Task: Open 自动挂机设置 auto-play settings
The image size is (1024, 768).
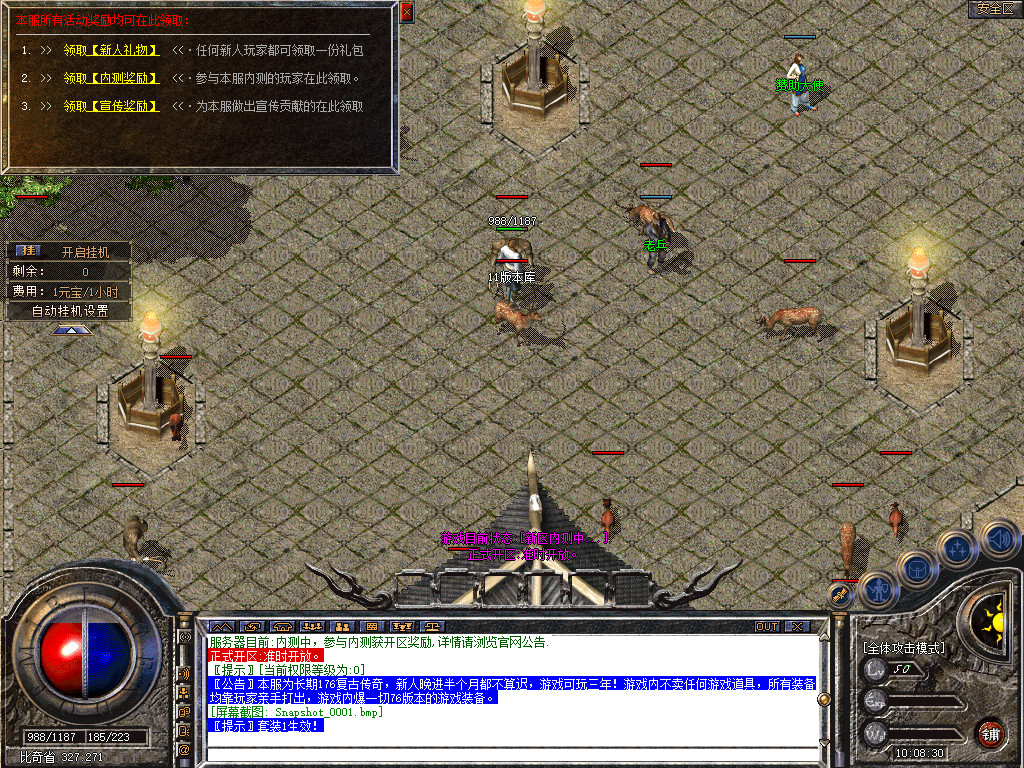Action: pyautogui.click(x=69, y=310)
